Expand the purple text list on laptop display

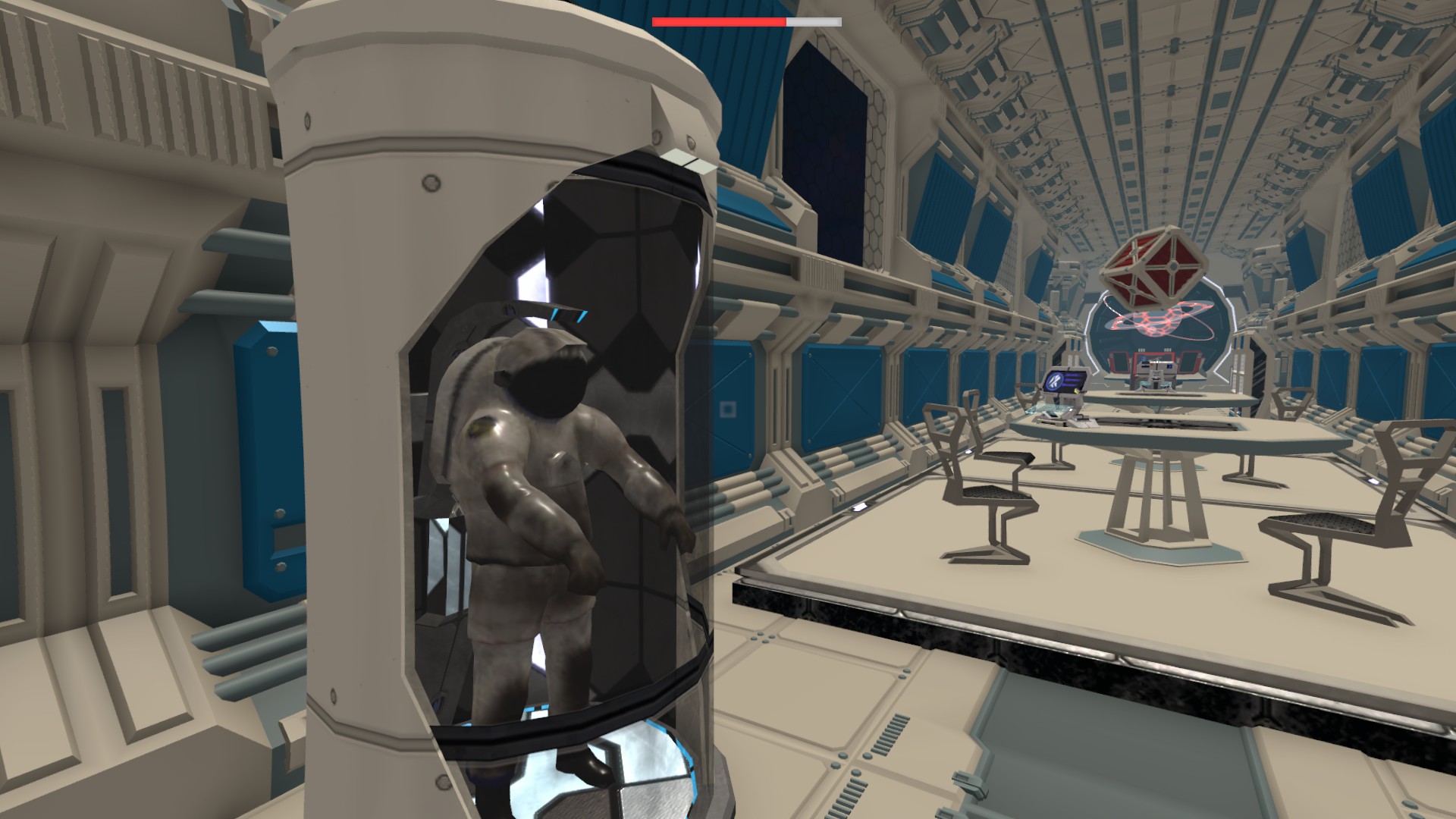coord(1074,379)
